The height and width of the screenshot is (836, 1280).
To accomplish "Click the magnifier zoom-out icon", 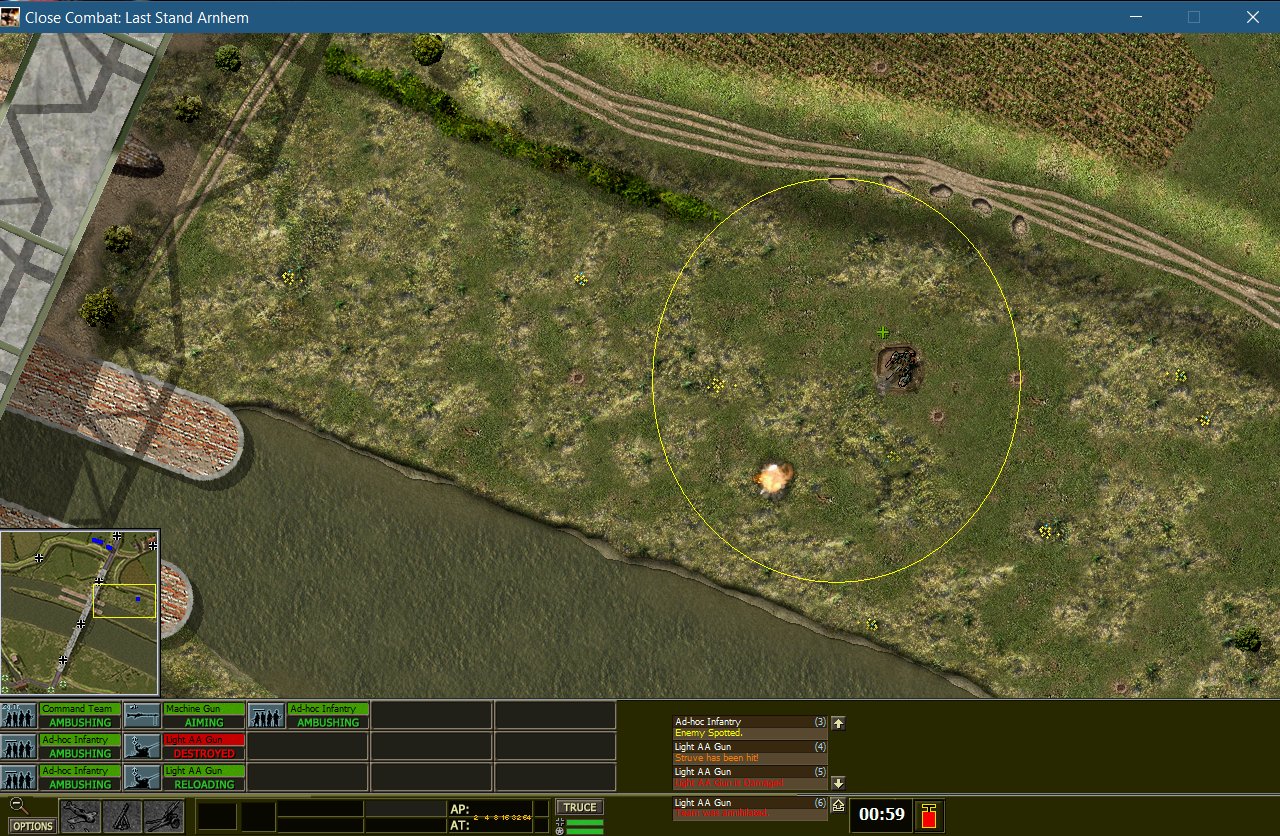I will 15,804.
